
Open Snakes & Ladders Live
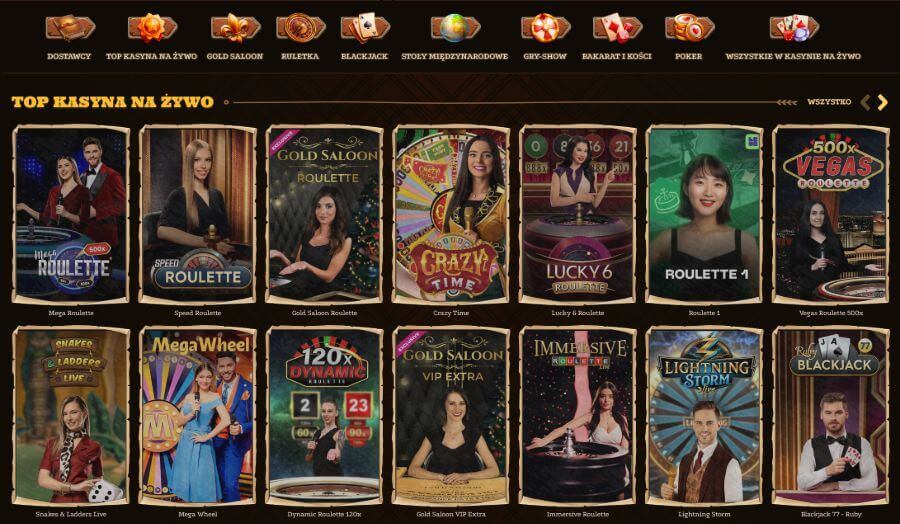click(70, 413)
